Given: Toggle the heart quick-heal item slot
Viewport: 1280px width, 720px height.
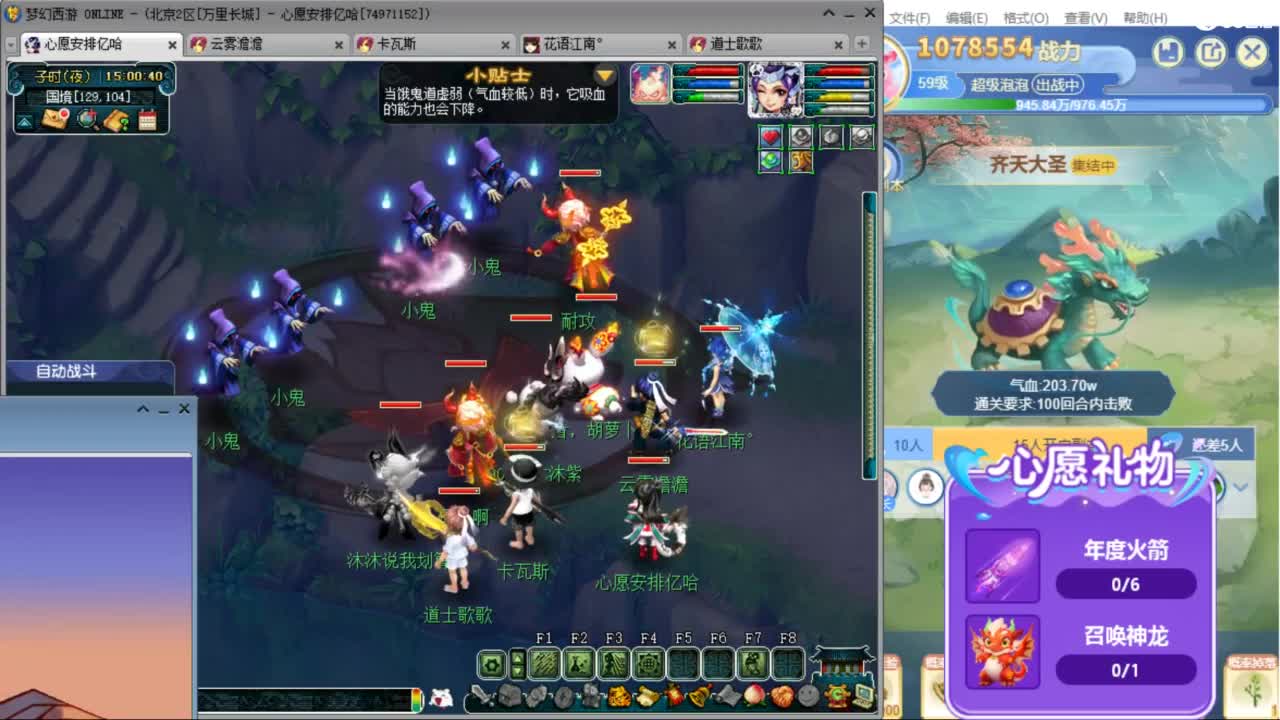Looking at the screenshot, I should (x=769, y=136).
